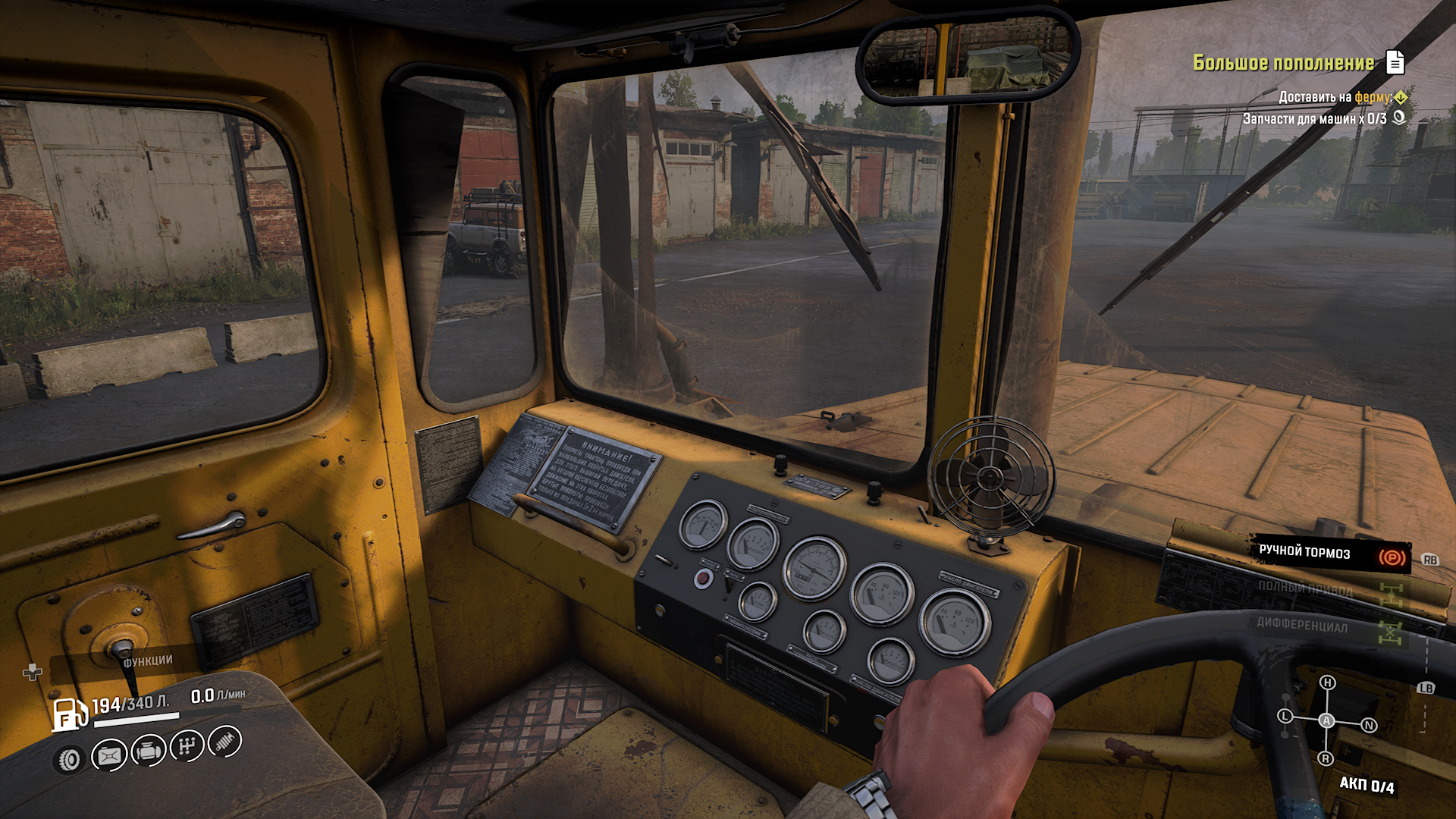
Task: Open the Большое пополнение task tracker
Action: coord(1283,63)
